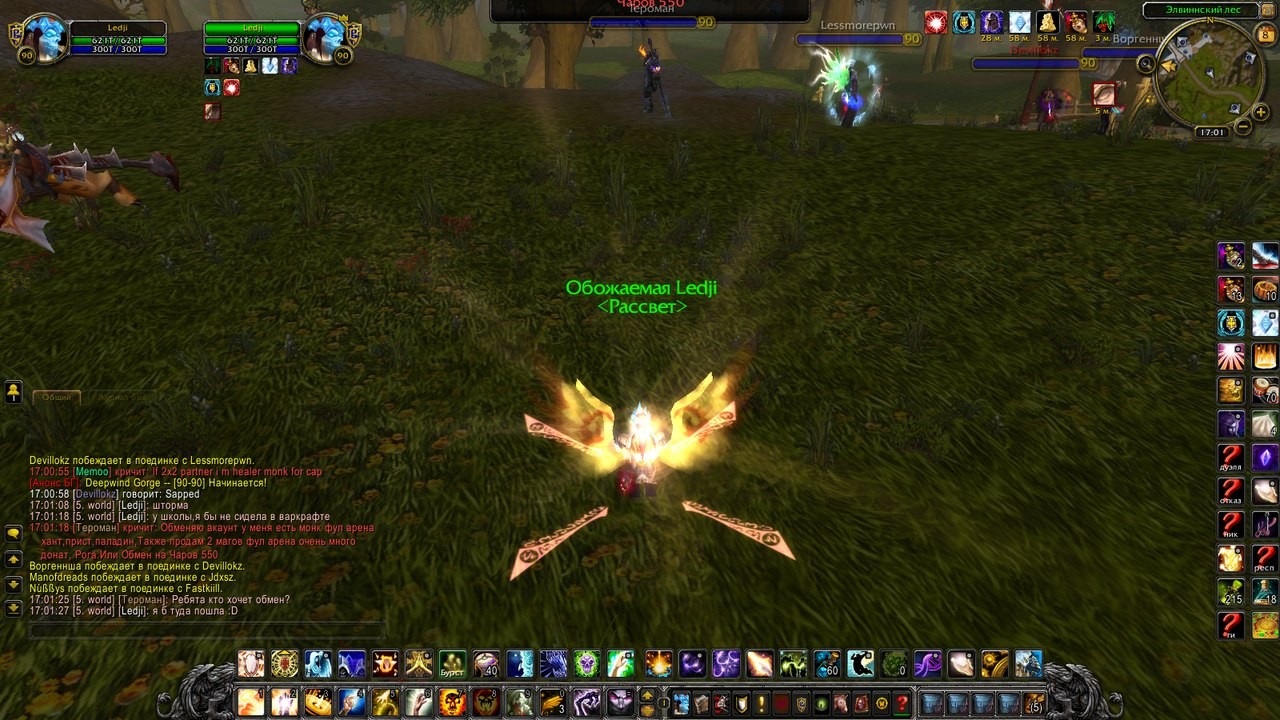The height and width of the screenshot is (720, 1280).
Task: Zoom out the minimap with minus button
Action: click(1243, 126)
